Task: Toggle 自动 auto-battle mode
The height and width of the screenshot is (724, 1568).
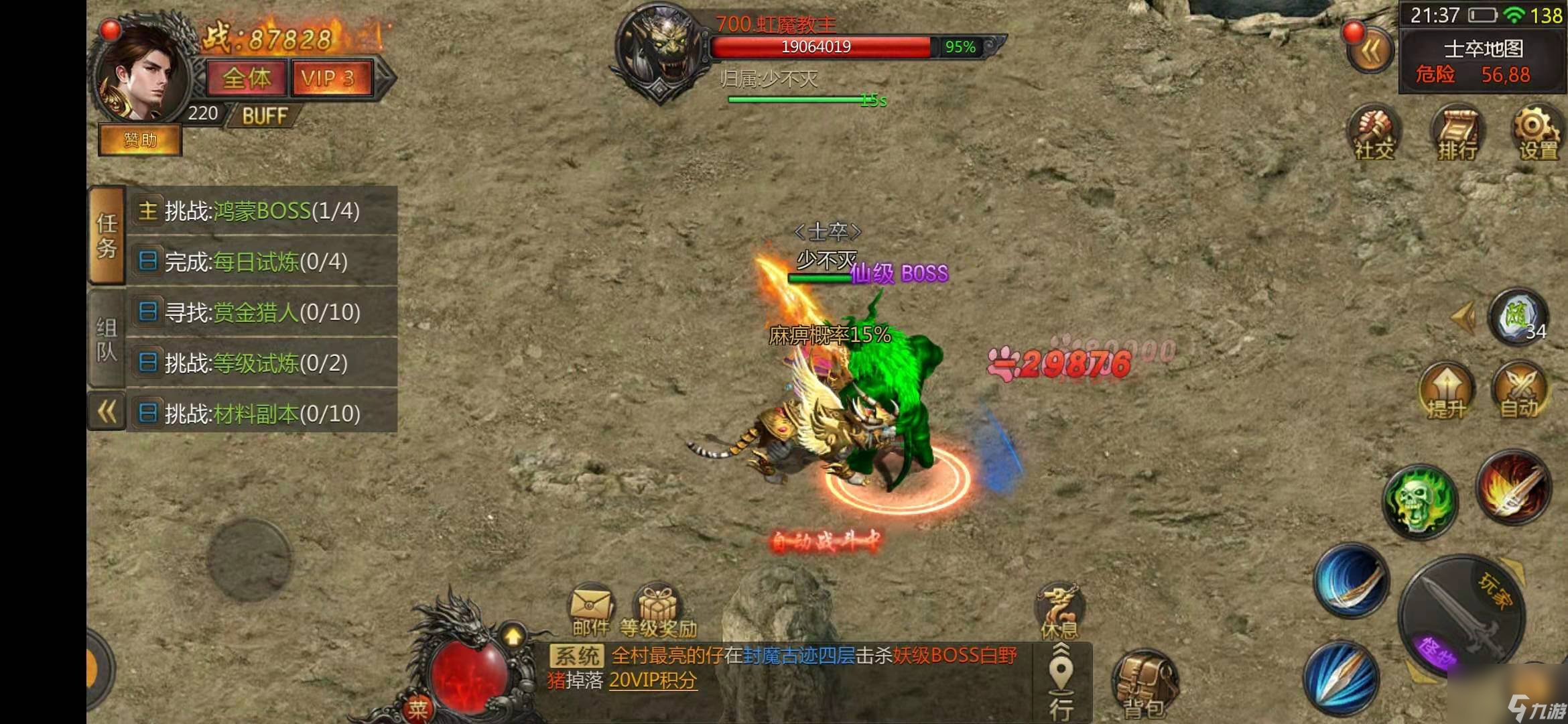Action: [1520, 391]
